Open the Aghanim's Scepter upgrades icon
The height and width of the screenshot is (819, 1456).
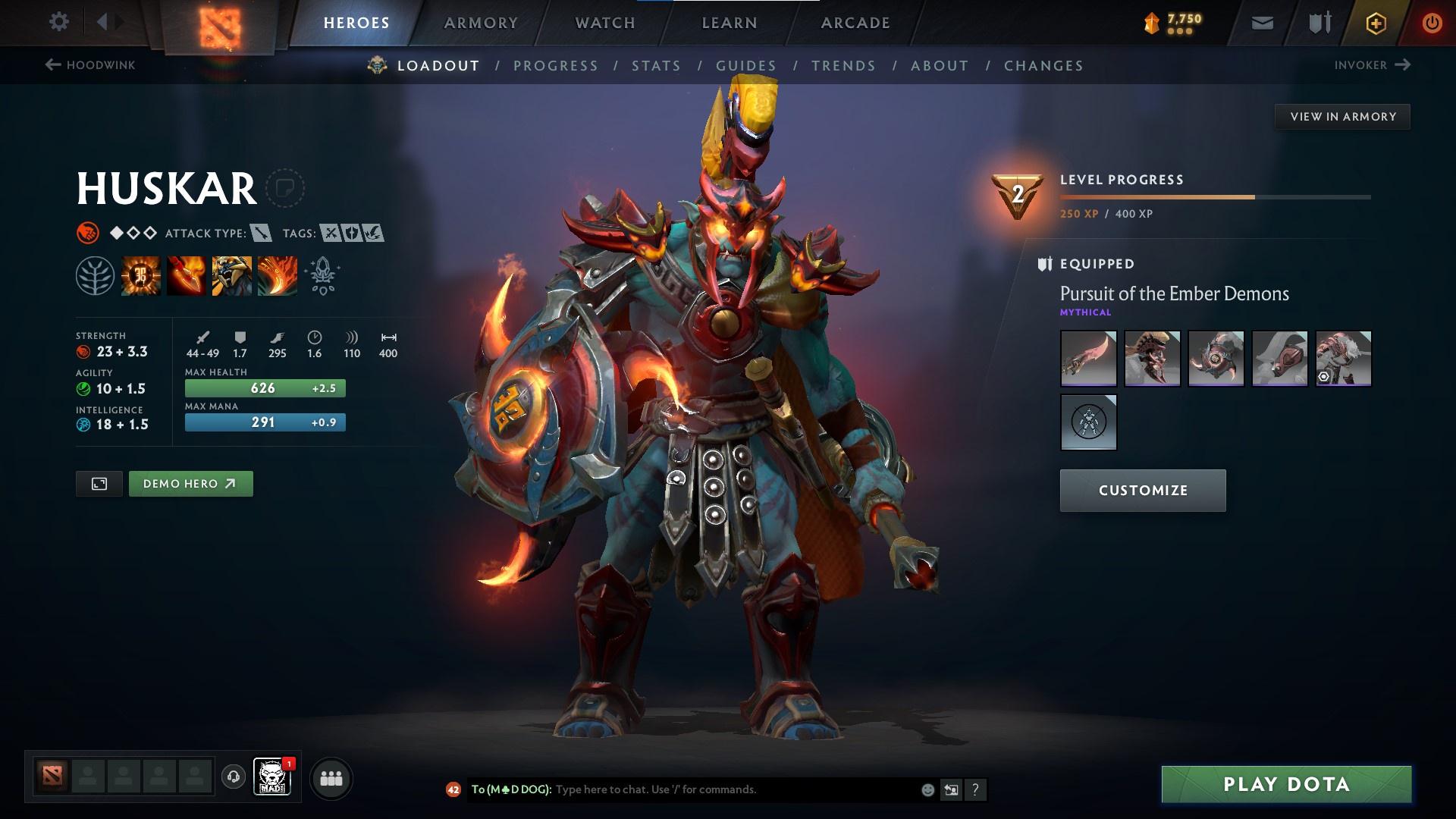coord(322,275)
